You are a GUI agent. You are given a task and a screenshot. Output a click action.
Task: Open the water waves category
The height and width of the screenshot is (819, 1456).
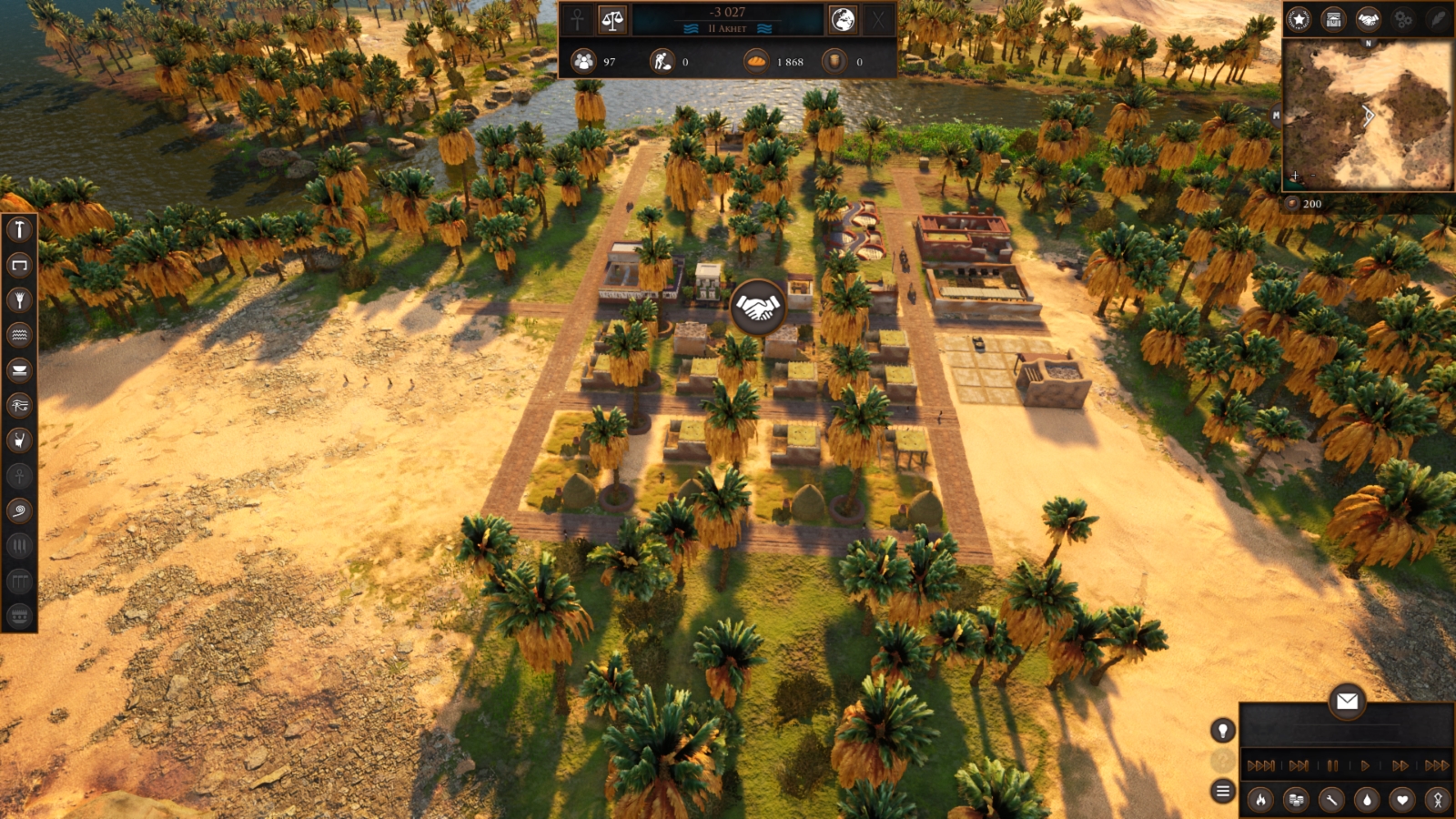click(x=19, y=335)
